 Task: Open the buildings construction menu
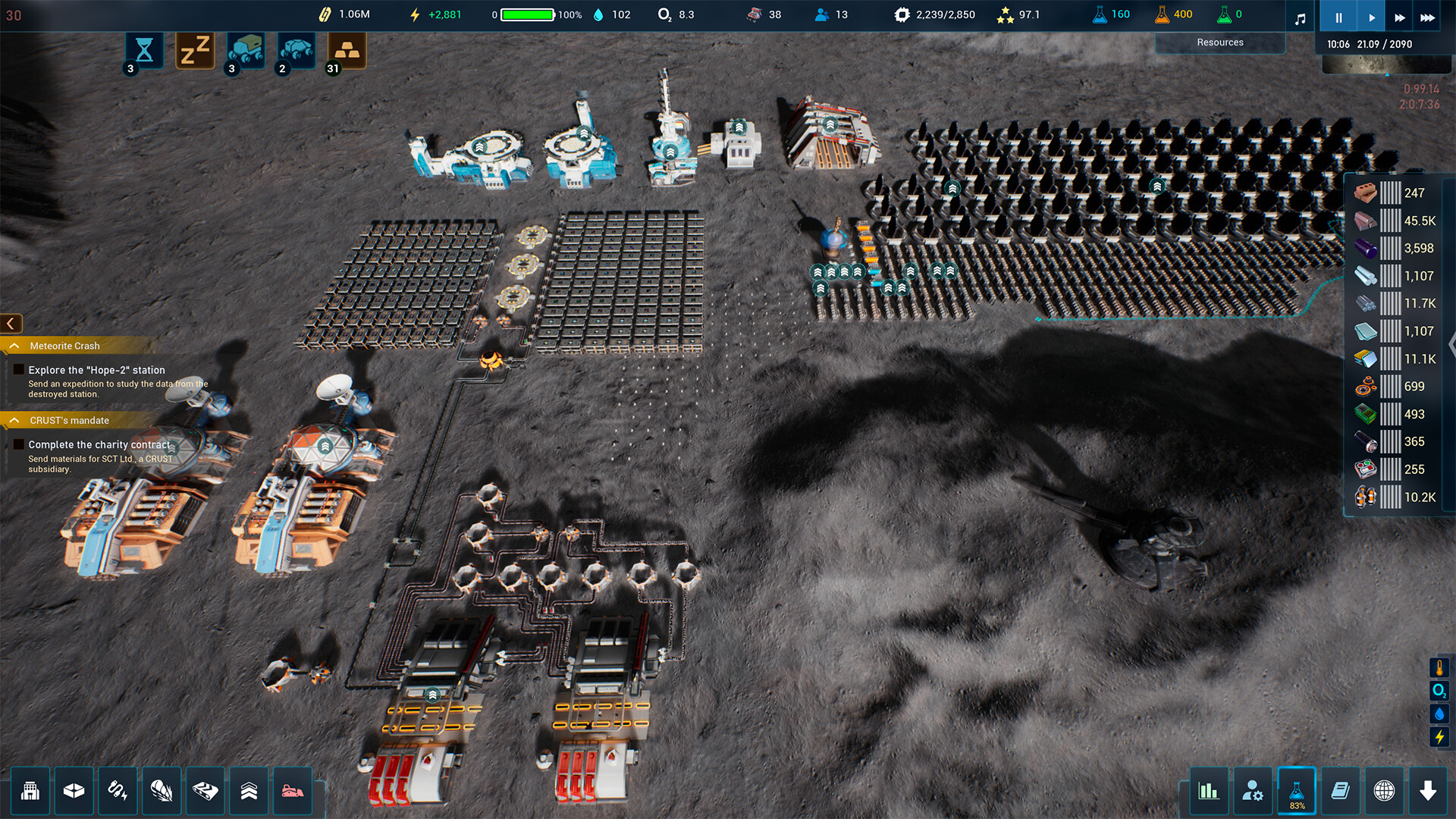pyautogui.click(x=31, y=792)
